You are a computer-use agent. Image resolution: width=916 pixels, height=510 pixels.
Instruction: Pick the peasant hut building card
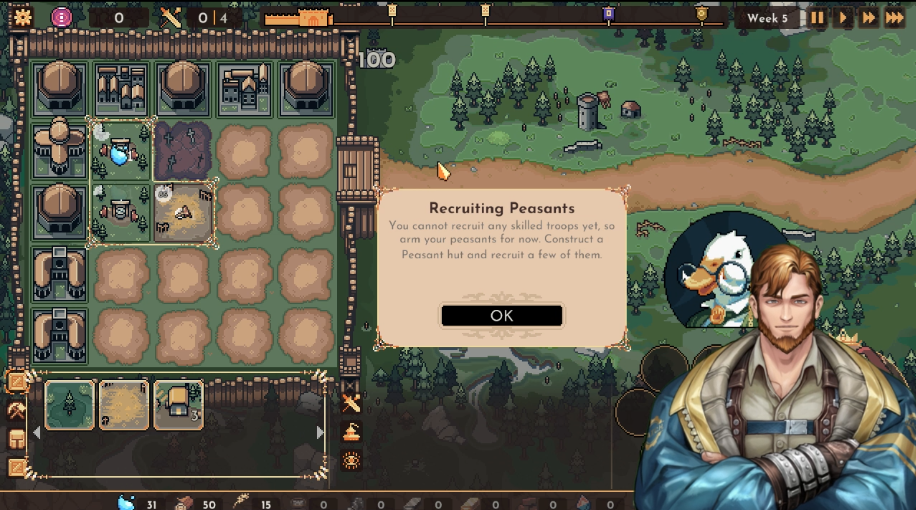pos(178,405)
